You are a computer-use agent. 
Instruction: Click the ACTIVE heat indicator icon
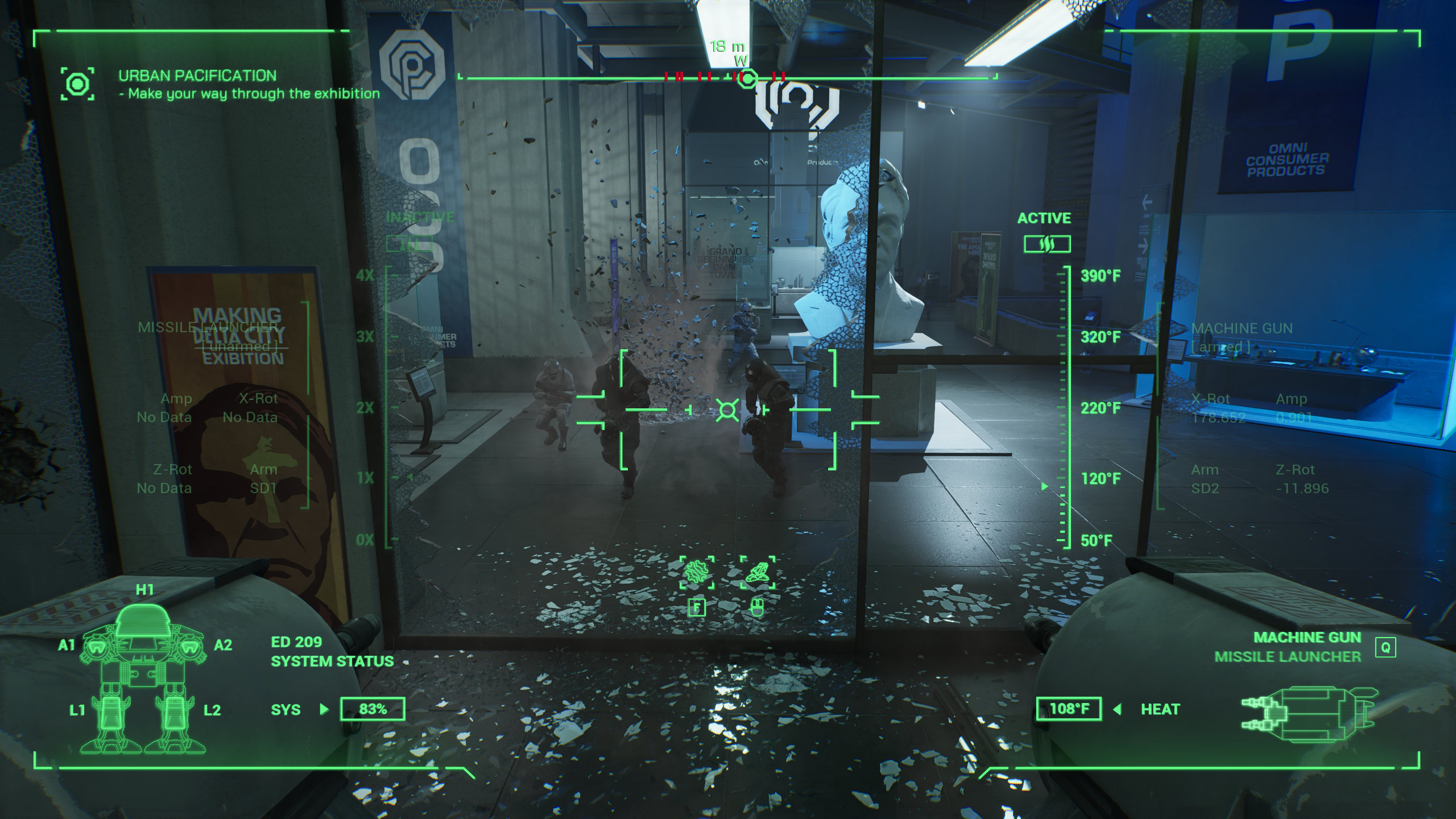pyautogui.click(x=1047, y=244)
